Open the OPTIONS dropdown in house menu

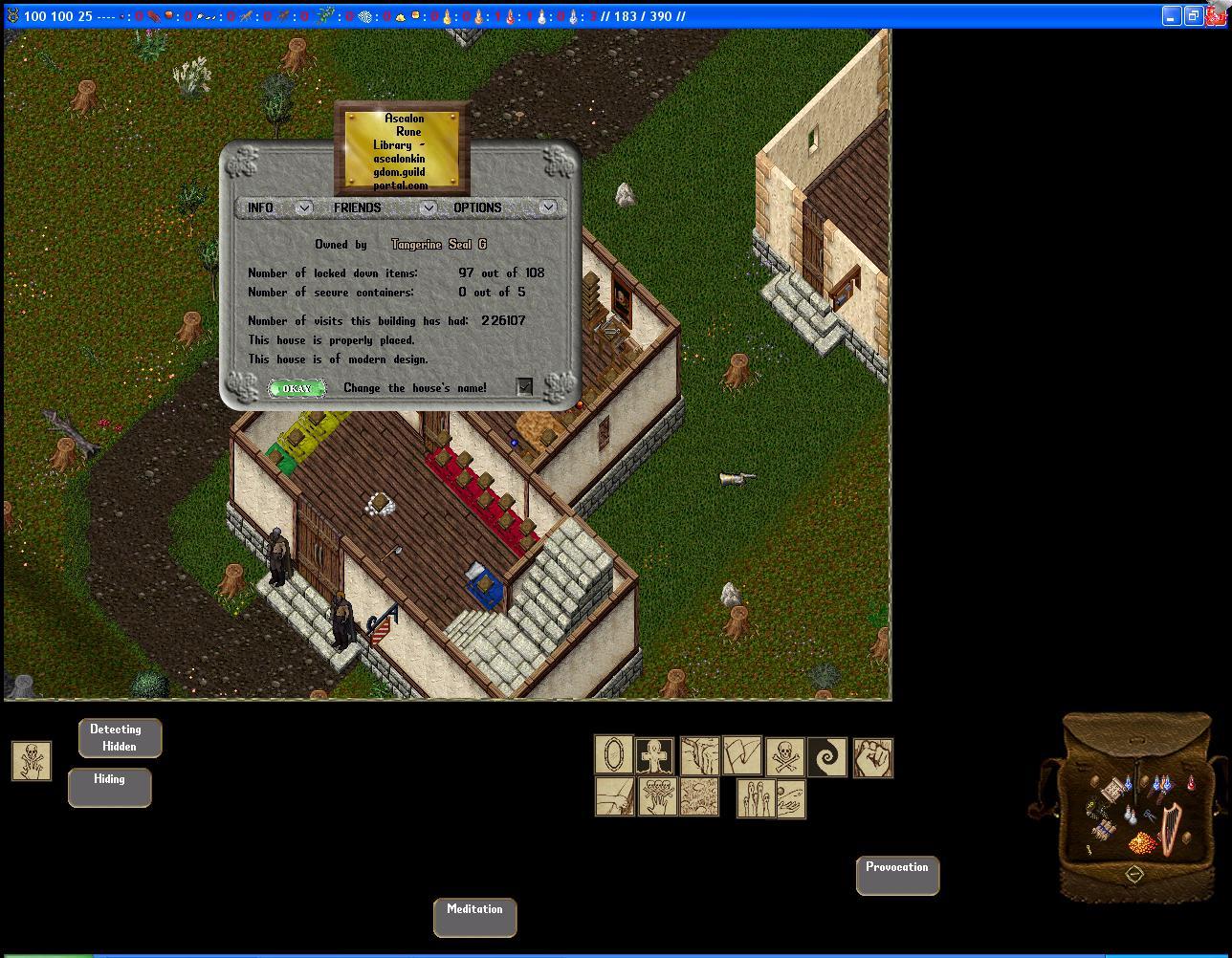(x=547, y=207)
